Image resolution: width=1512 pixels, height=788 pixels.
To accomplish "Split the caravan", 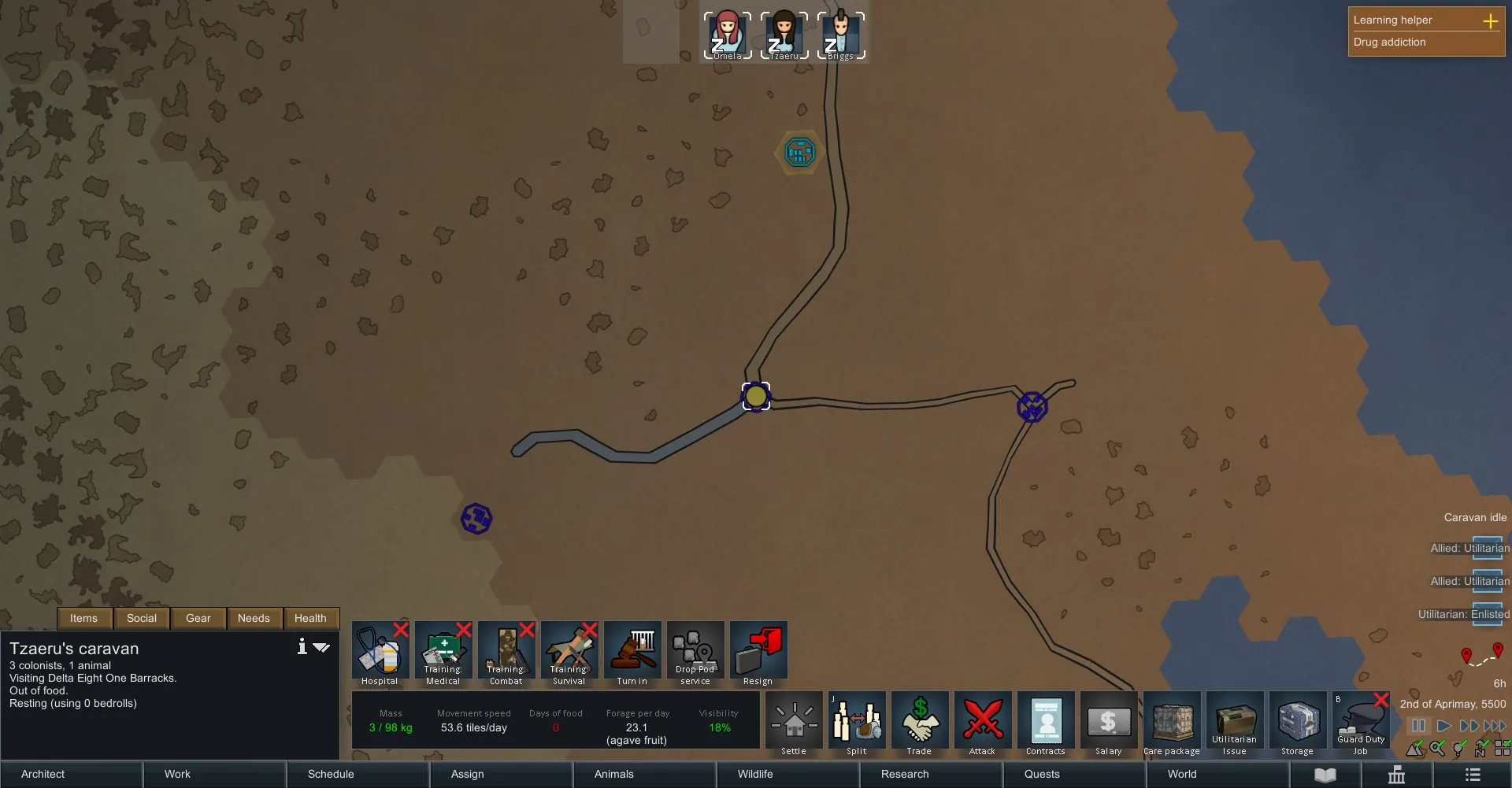I will tap(857, 724).
